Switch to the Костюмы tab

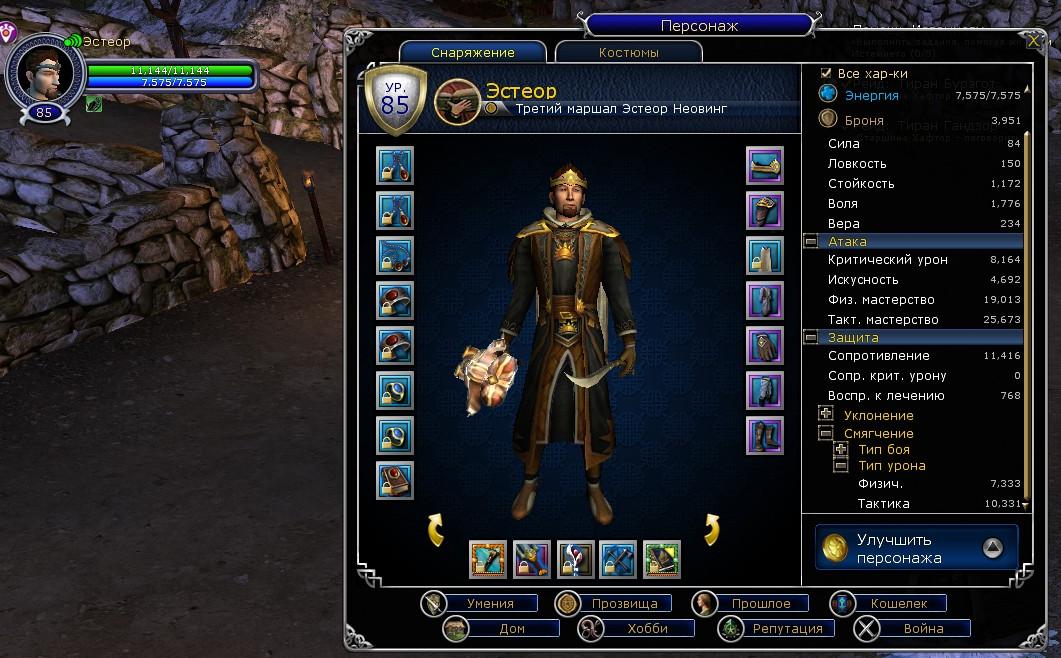click(628, 53)
